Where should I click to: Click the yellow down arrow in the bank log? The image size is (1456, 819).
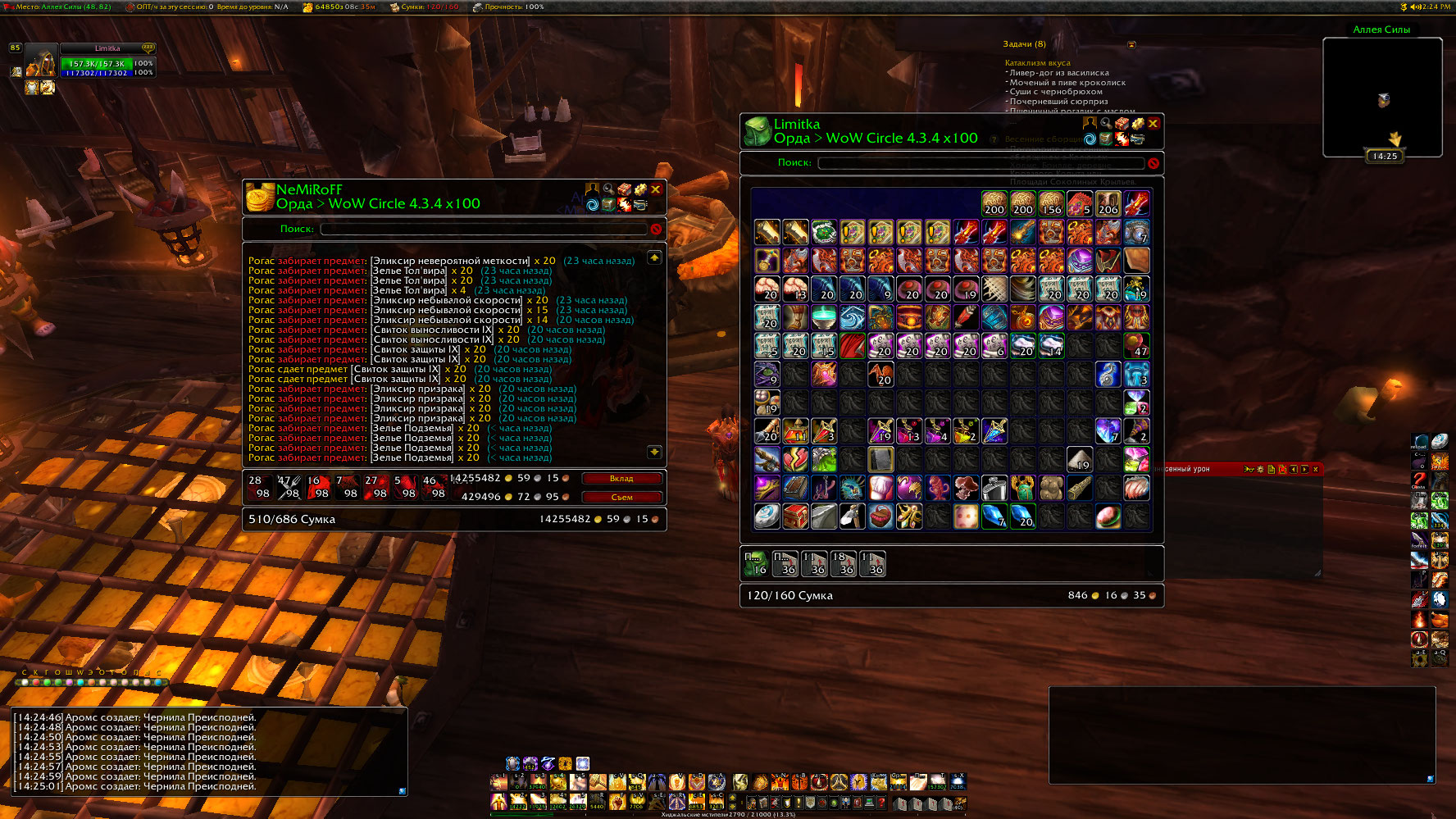click(654, 452)
